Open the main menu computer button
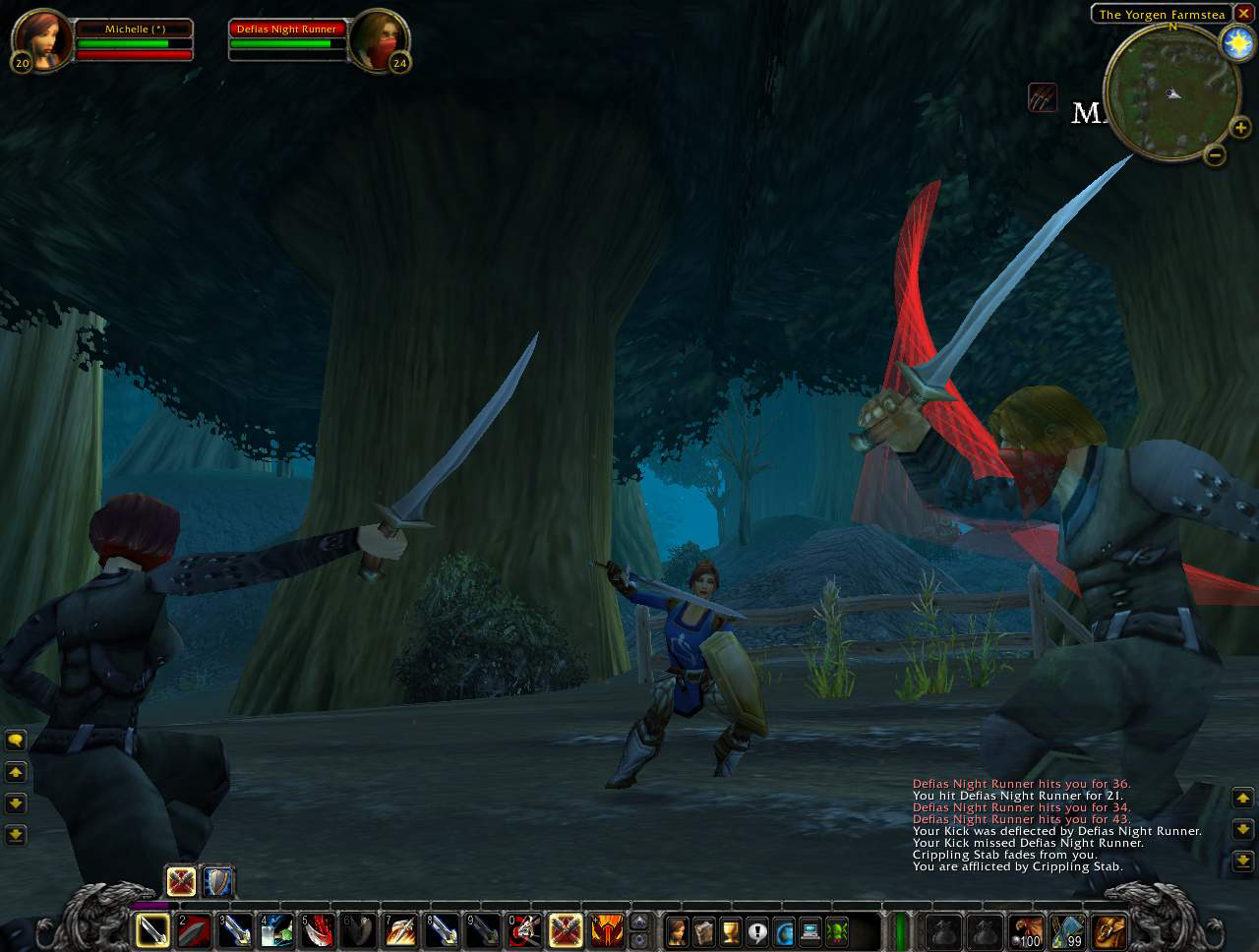Image resolution: width=1259 pixels, height=952 pixels. 810,930
